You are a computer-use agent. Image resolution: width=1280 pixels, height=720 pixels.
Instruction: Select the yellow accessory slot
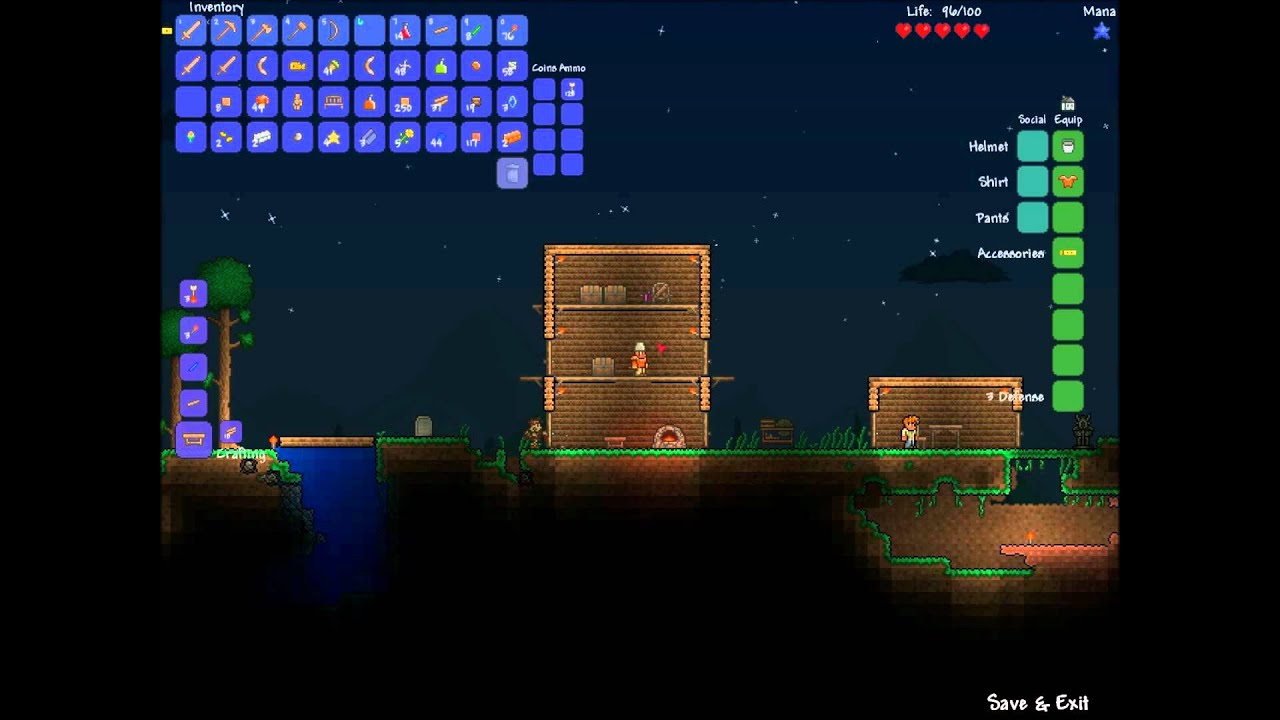(1068, 253)
